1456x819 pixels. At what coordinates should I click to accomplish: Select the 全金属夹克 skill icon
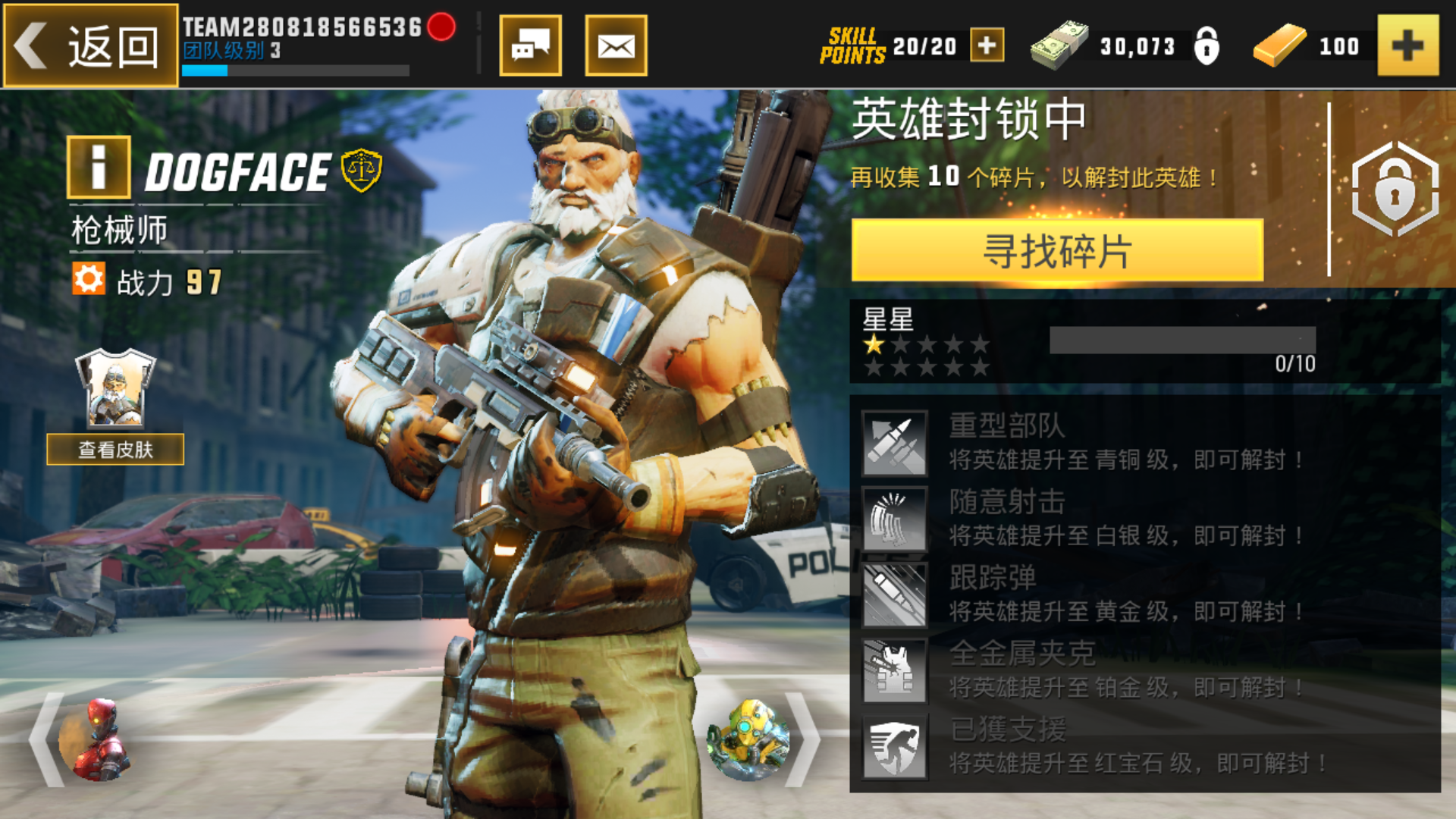[895, 667]
